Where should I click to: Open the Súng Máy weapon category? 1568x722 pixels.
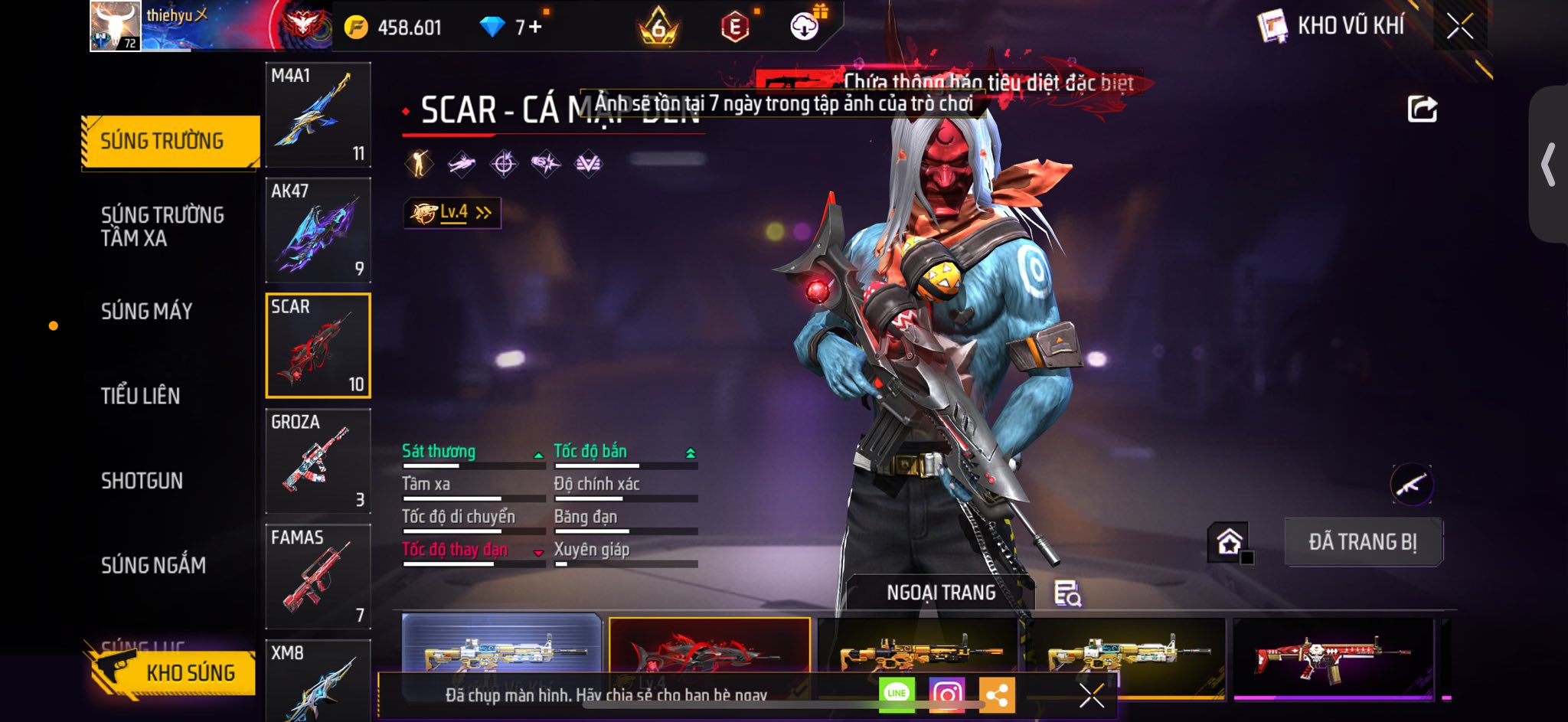[x=147, y=311]
